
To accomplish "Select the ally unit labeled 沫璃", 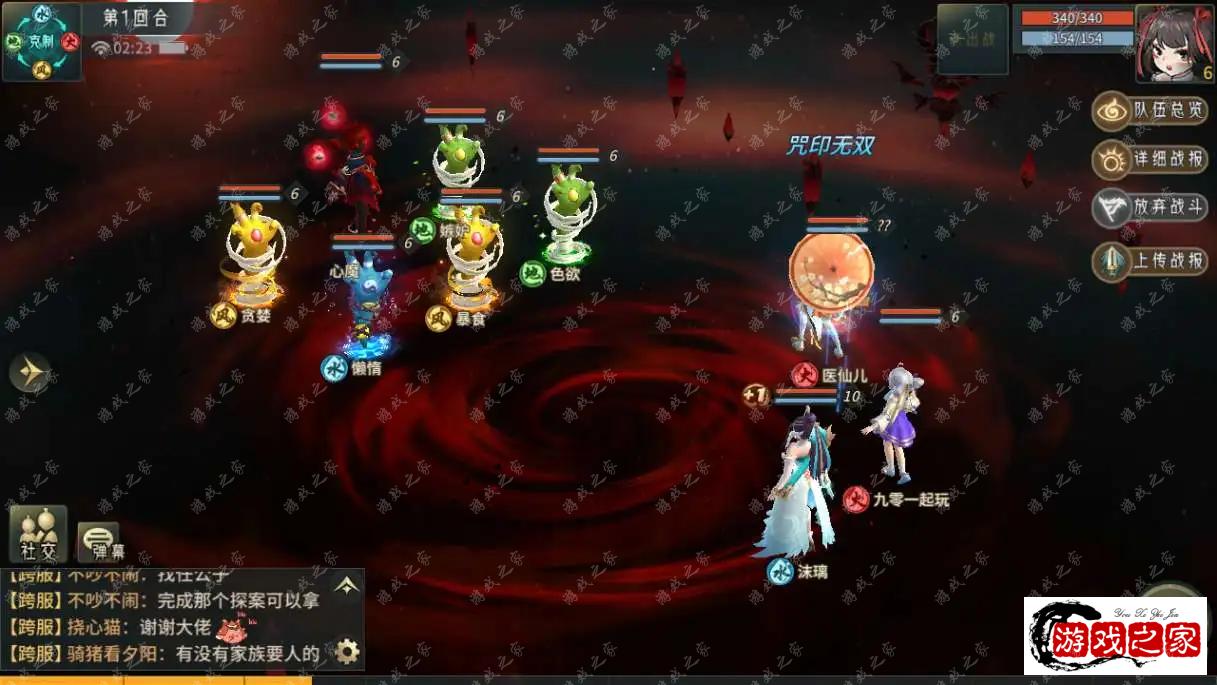I will pyautogui.click(x=798, y=490).
